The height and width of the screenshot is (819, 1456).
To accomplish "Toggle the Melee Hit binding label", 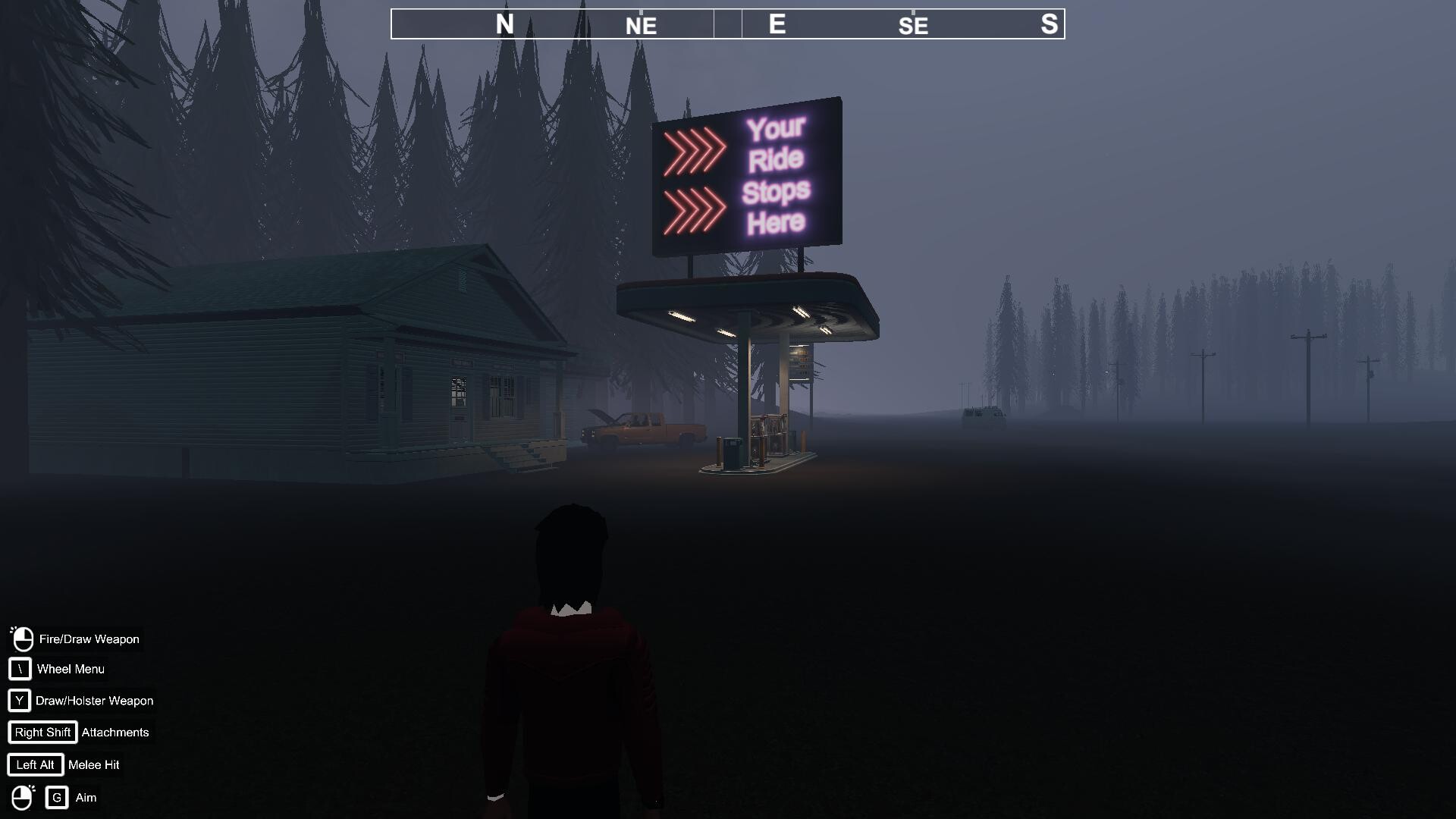I will (x=93, y=764).
